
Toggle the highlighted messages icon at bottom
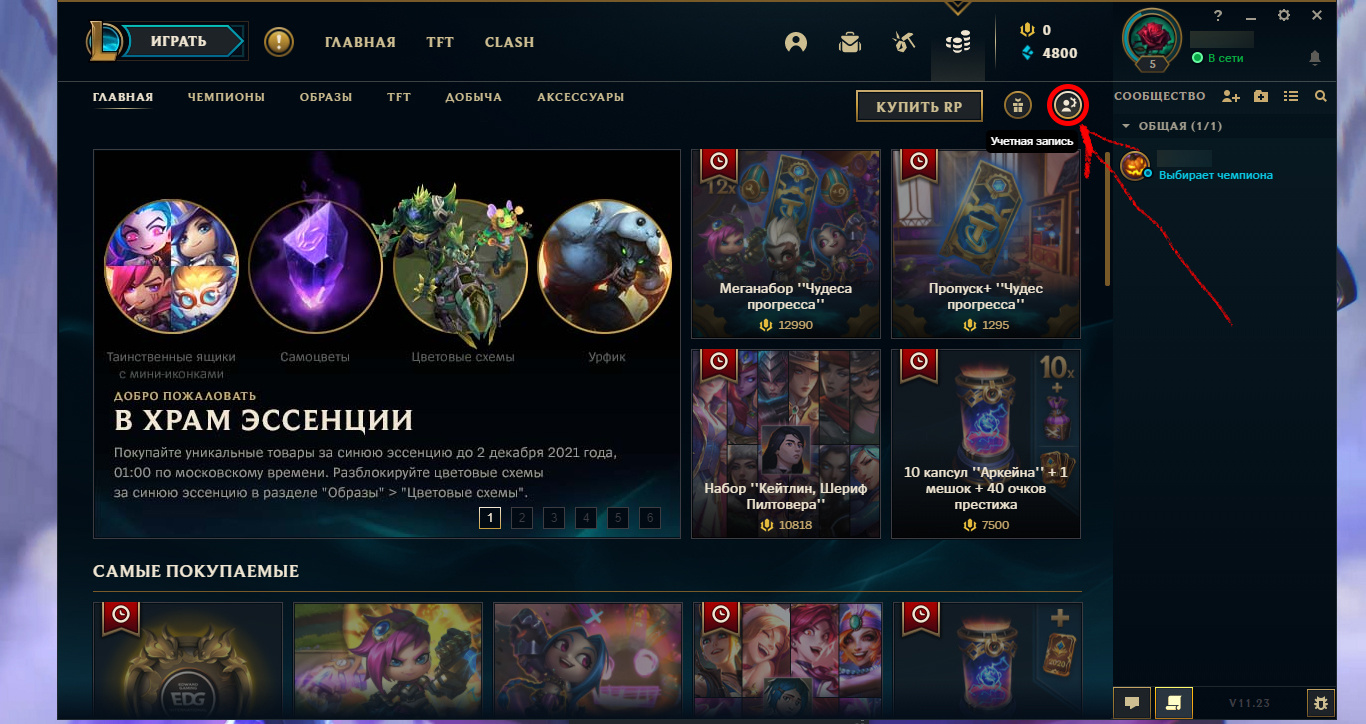pyautogui.click(x=1172, y=702)
